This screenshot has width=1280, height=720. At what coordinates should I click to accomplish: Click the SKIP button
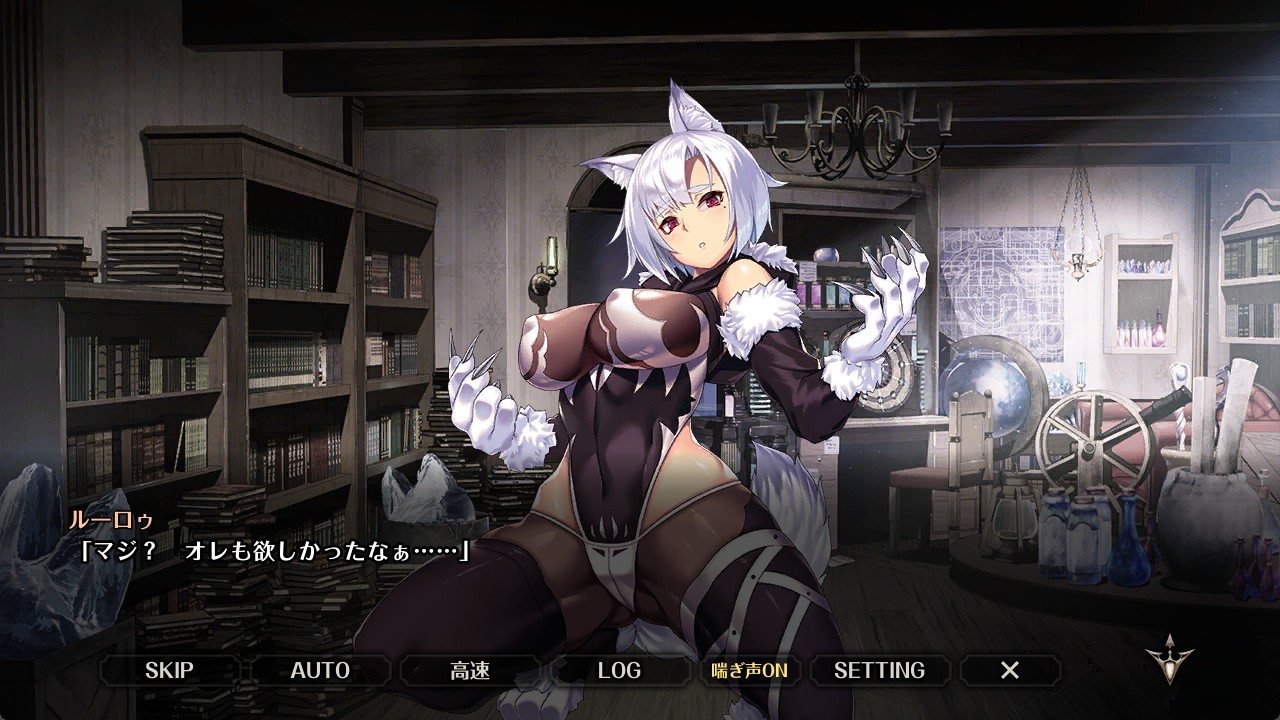pos(169,670)
